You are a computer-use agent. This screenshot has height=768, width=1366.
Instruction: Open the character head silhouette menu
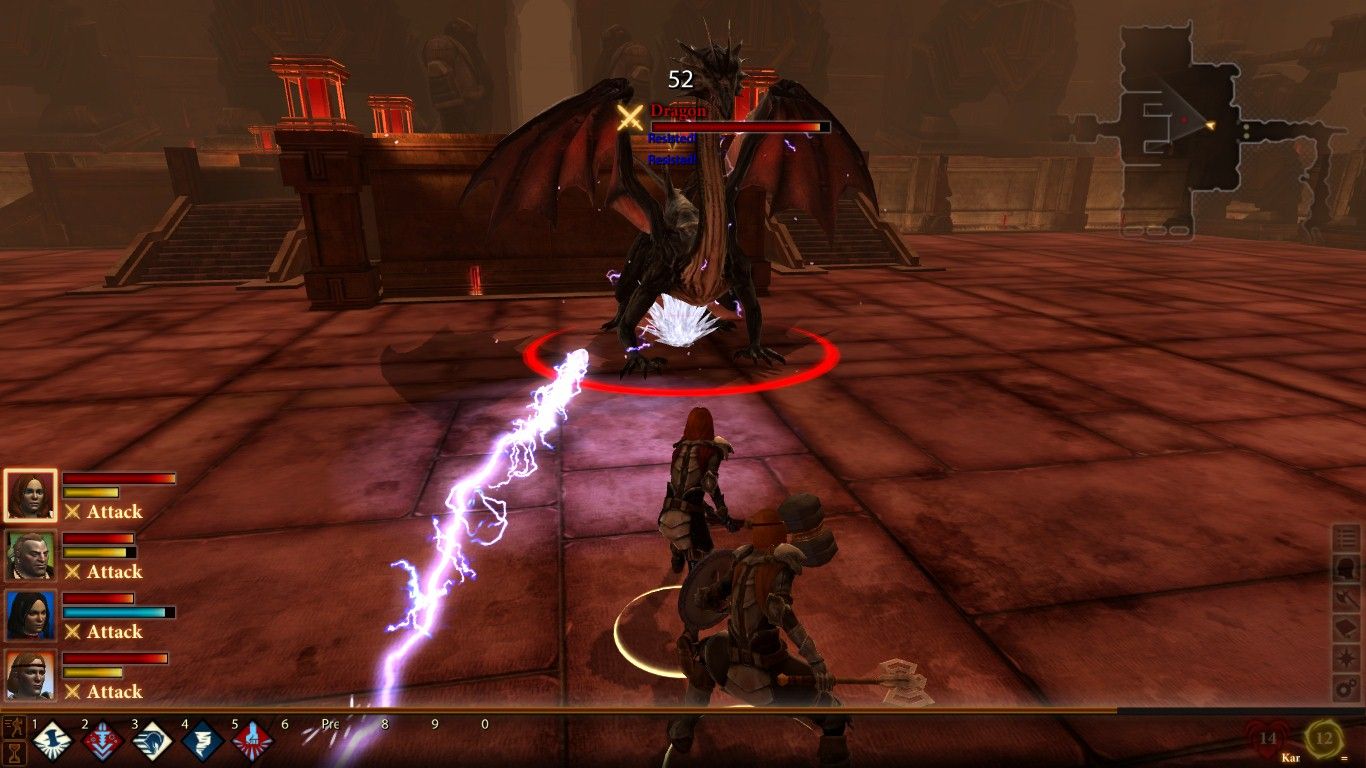(x=1347, y=568)
